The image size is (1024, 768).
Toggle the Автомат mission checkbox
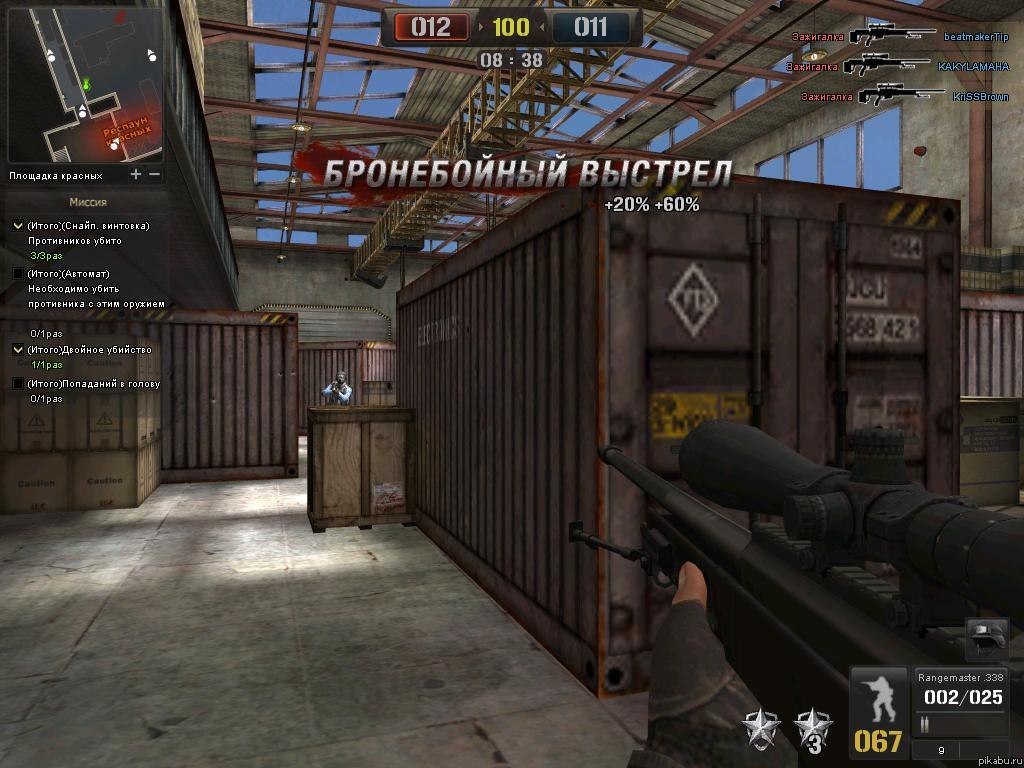[18, 273]
